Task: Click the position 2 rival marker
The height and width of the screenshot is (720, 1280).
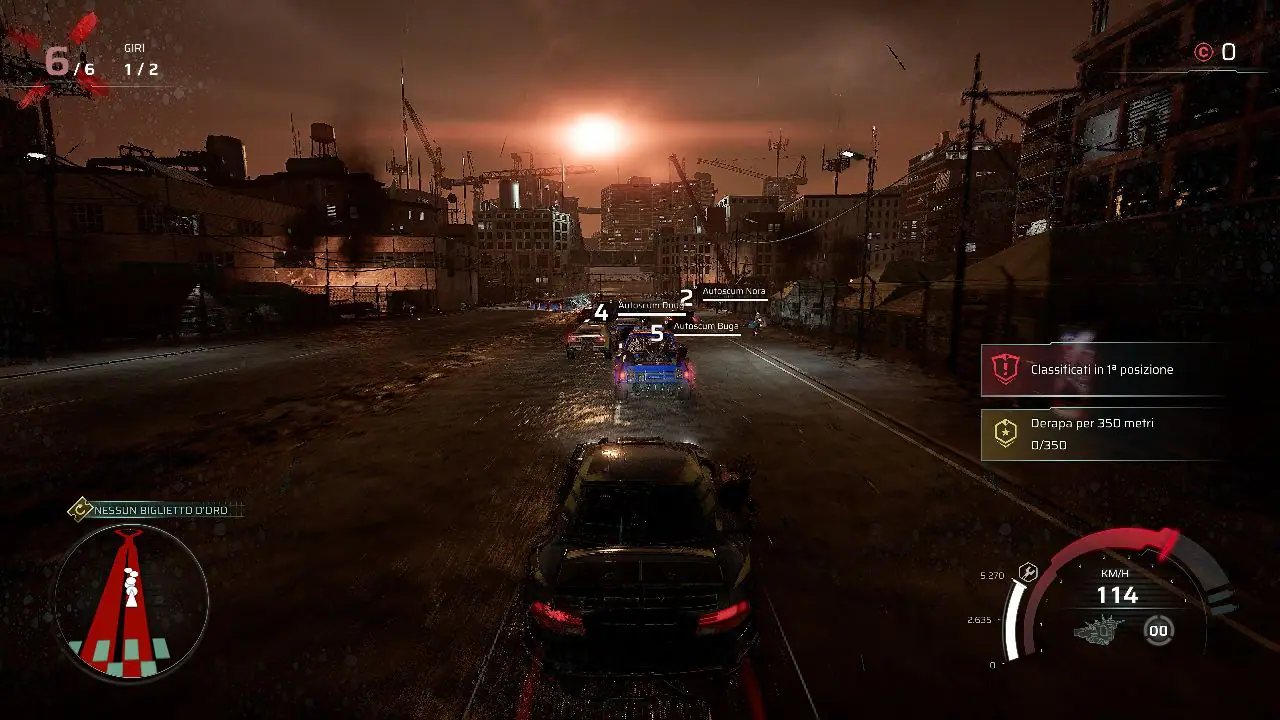Action: pyautogui.click(x=686, y=296)
